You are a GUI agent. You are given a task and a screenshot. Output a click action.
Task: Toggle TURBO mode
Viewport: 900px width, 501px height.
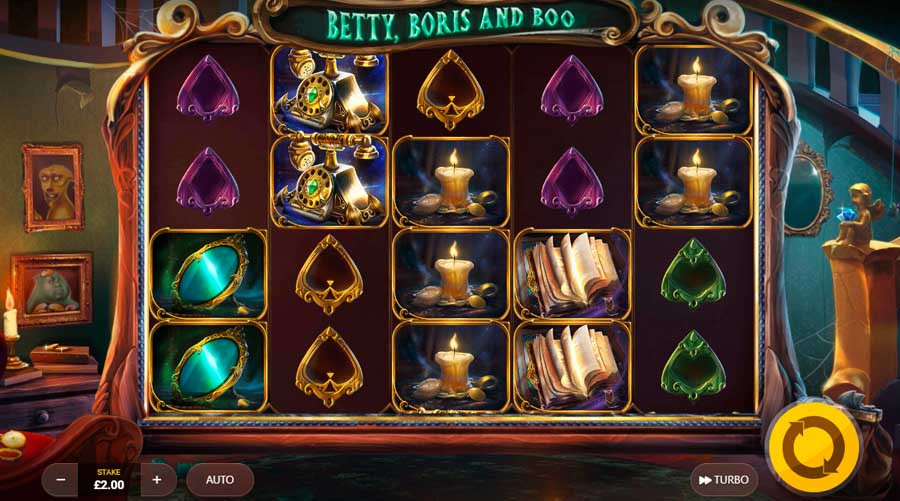(724, 480)
